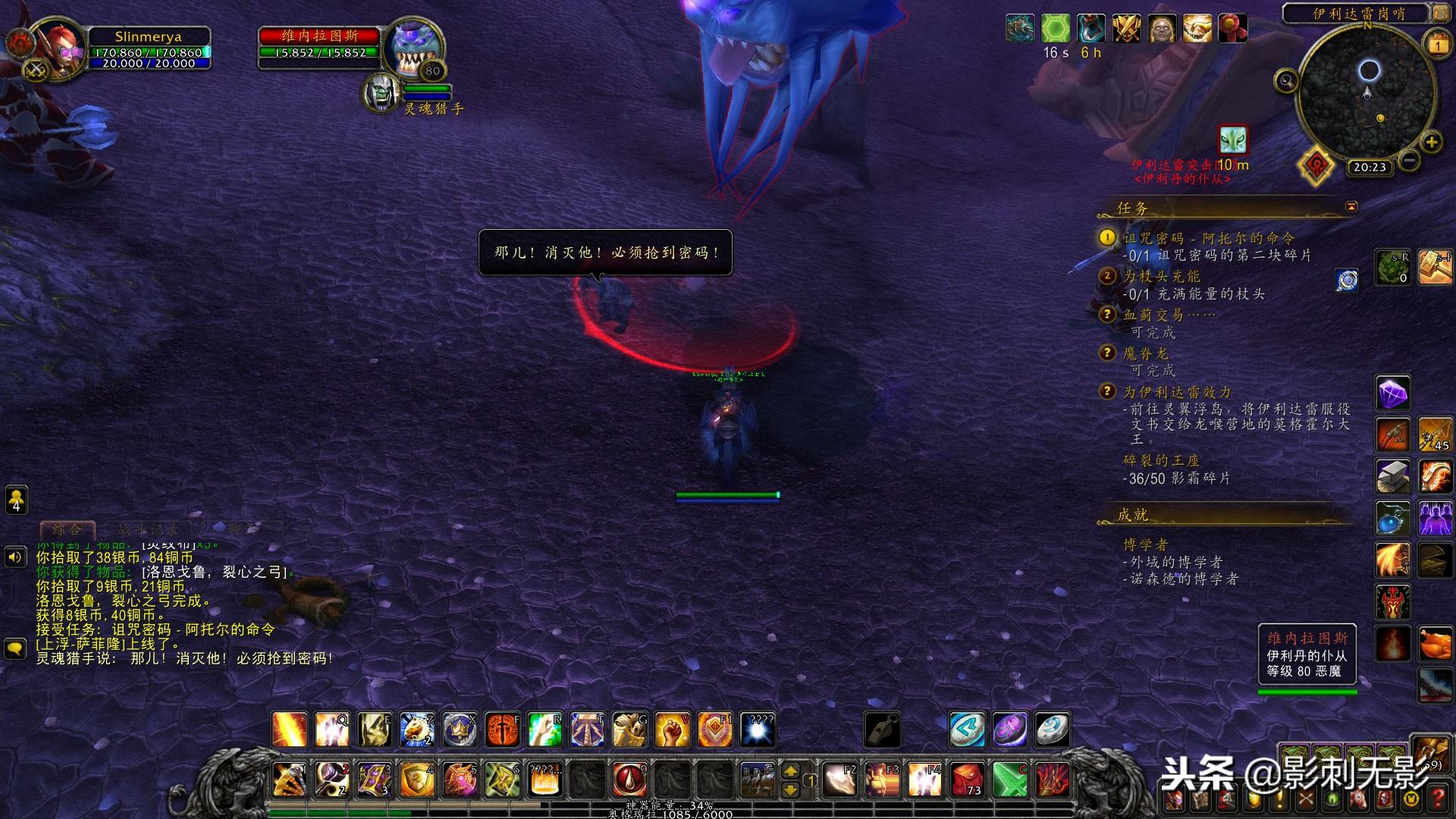Use the black whistle item slot
The height and width of the screenshot is (819, 1456).
pos(882,730)
